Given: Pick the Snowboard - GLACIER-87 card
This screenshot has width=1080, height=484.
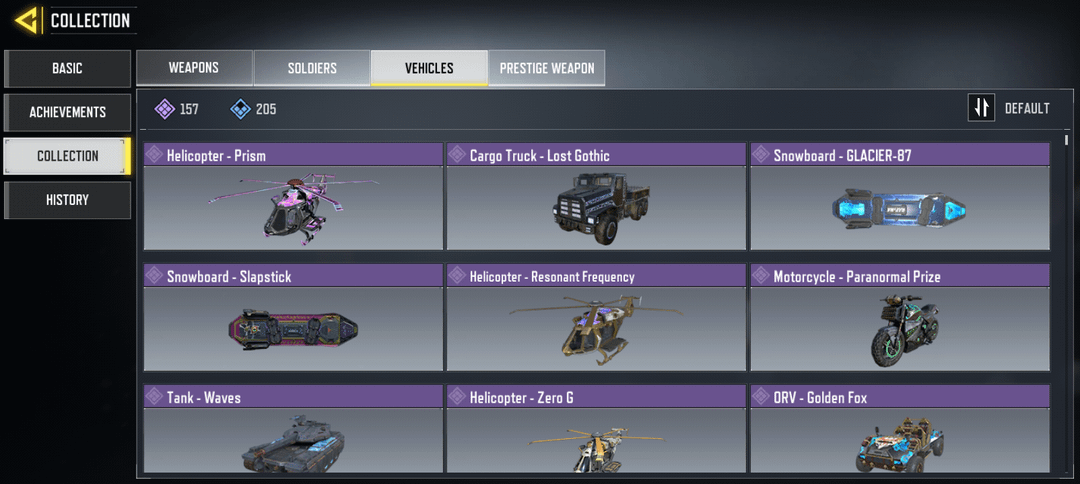Looking at the screenshot, I should (900, 196).
